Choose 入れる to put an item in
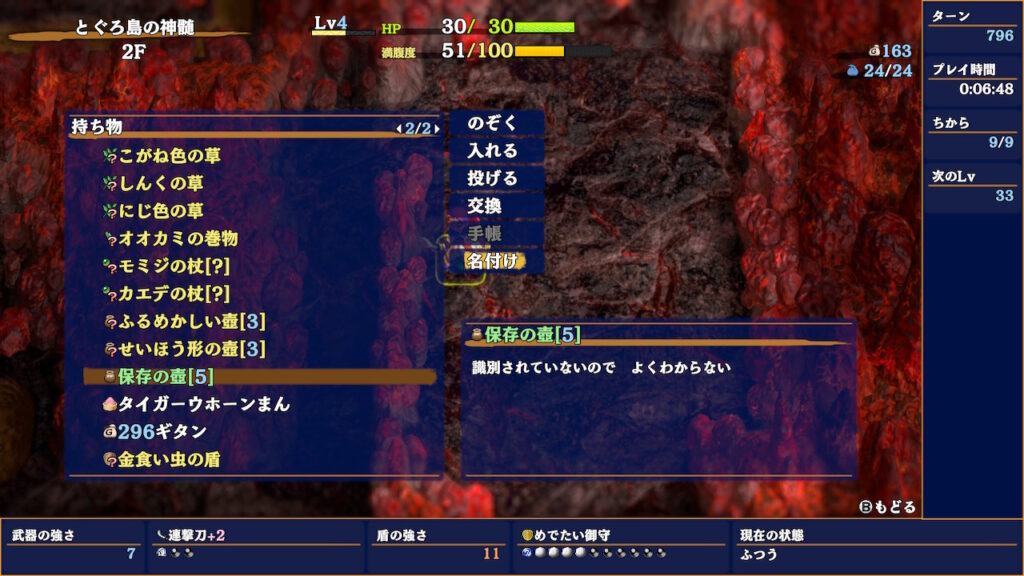 (x=493, y=151)
